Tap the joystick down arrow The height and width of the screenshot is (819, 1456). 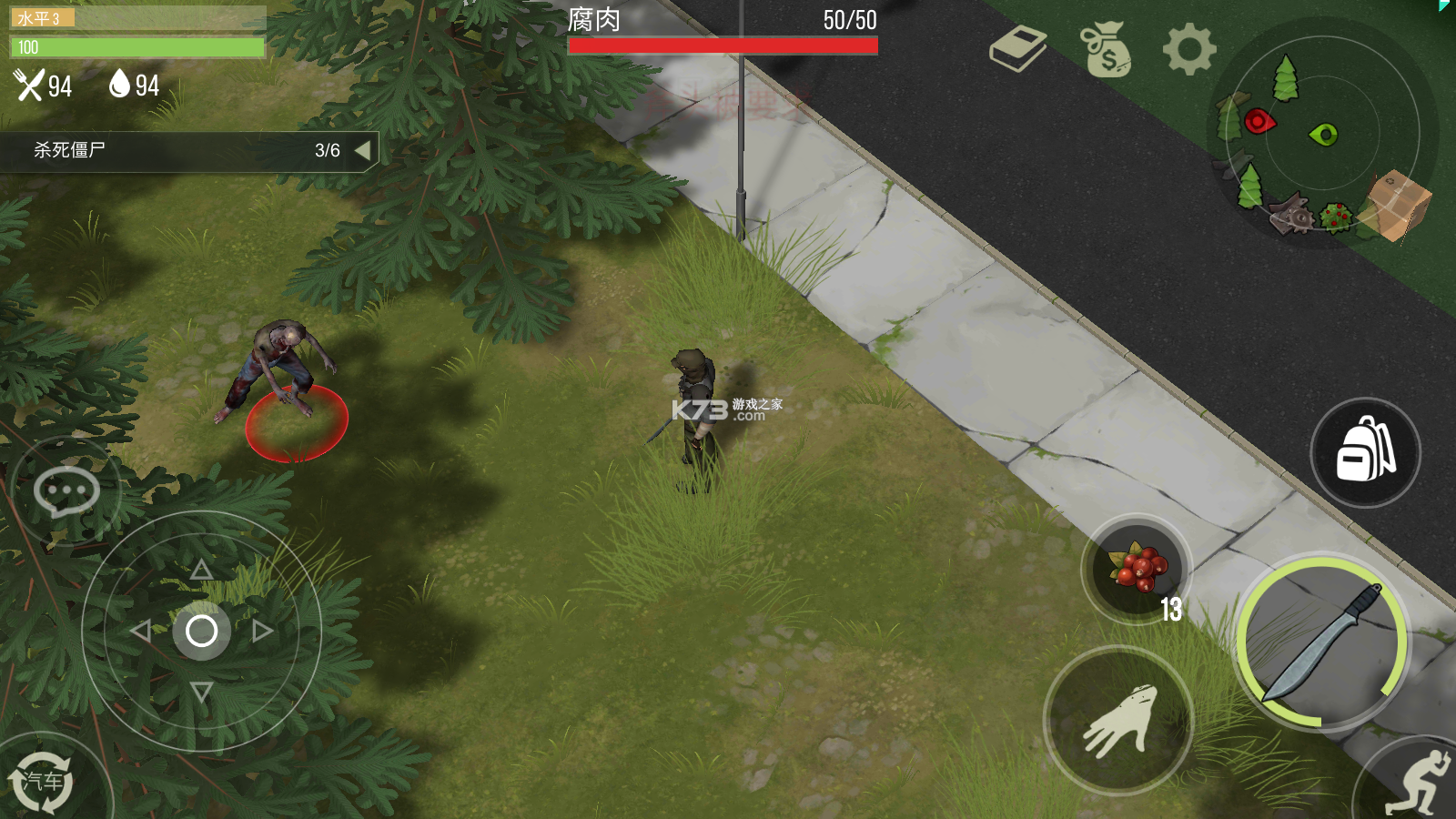[x=201, y=692]
